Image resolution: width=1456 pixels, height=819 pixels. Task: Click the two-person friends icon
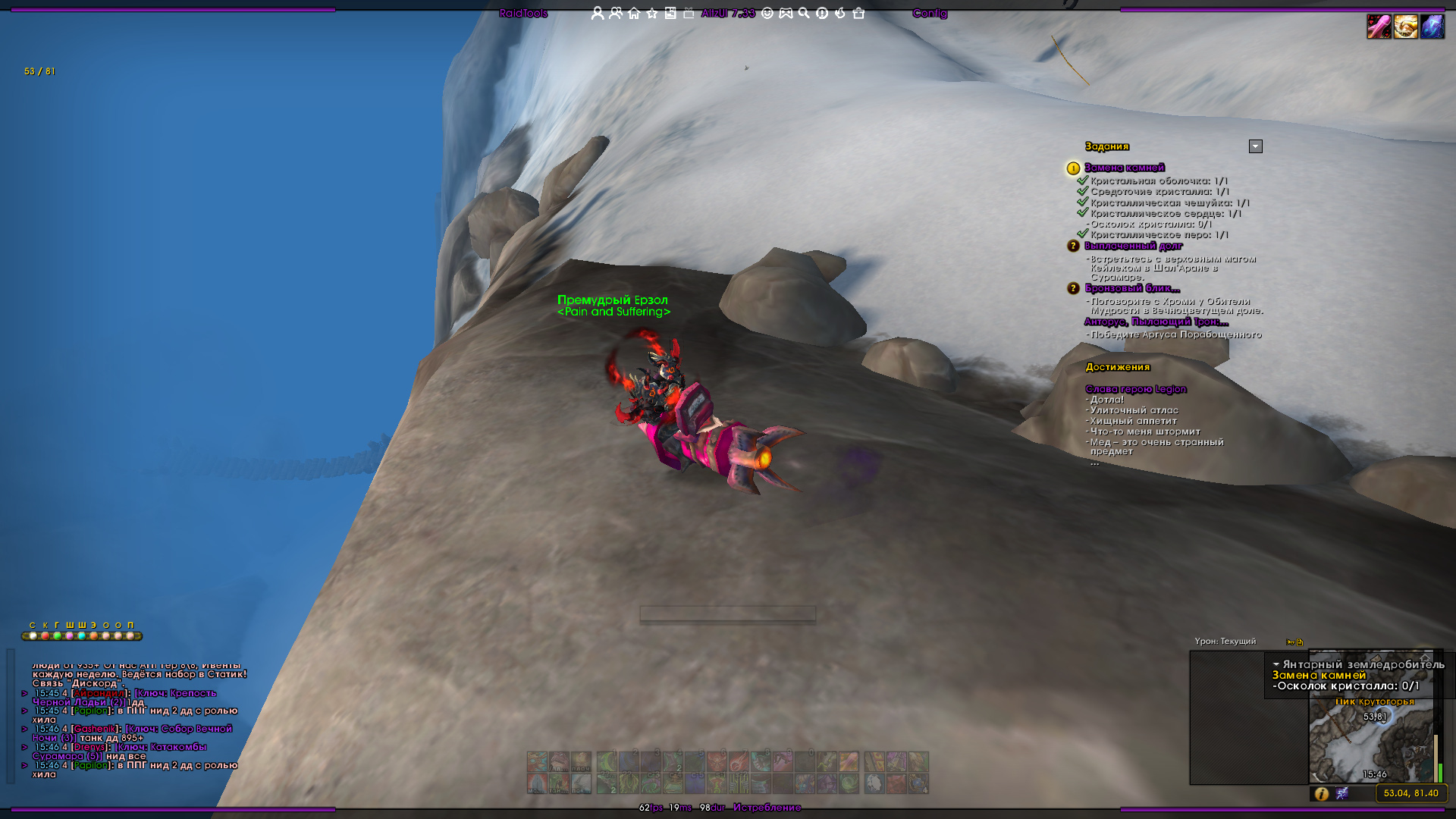coord(616,13)
